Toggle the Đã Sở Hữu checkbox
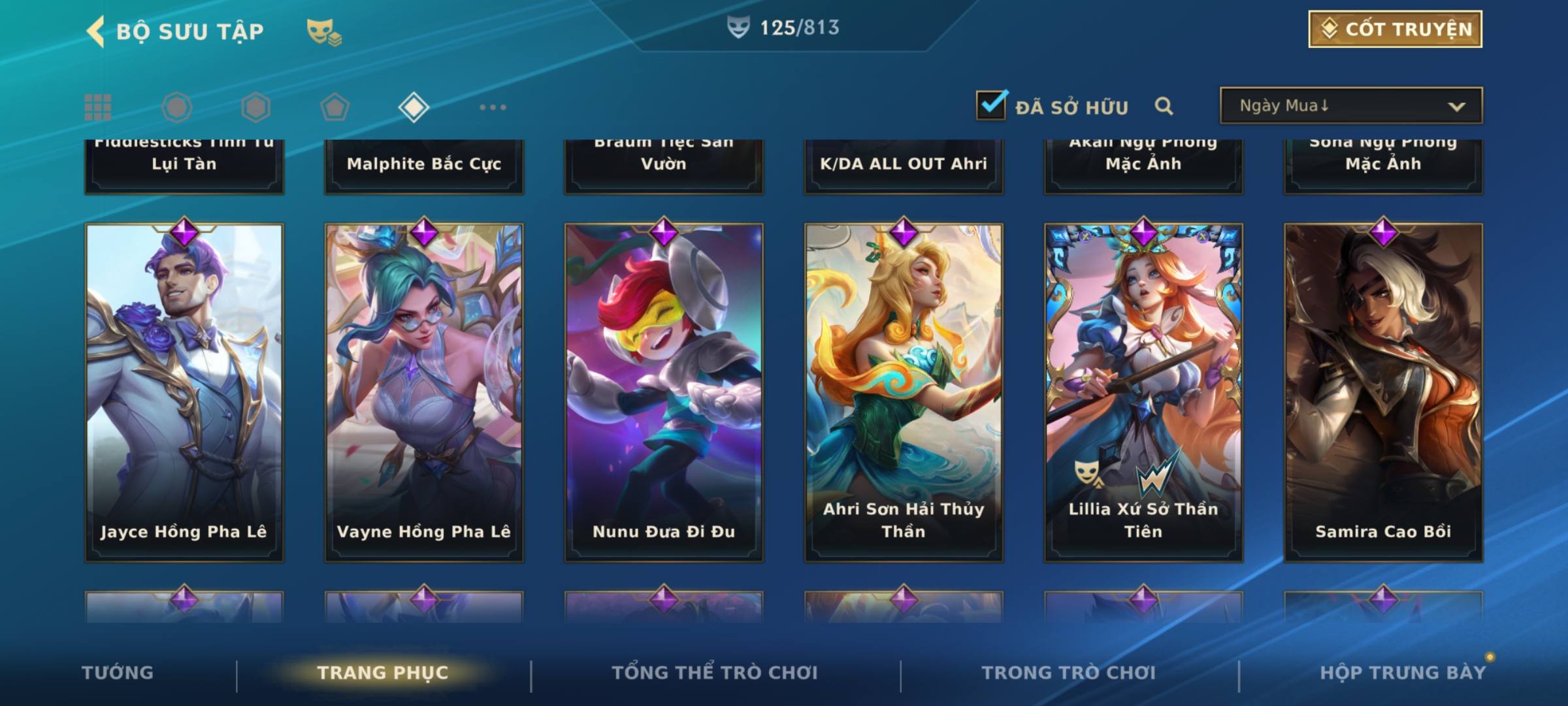This screenshot has height=706, width=1568. coord(991,105)
